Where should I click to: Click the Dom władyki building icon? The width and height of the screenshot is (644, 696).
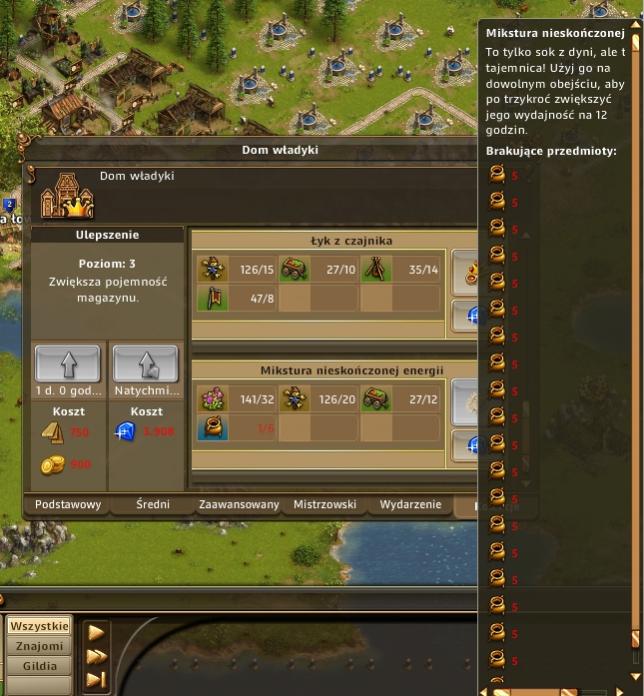pyautogui.click(x=66, y=196)
